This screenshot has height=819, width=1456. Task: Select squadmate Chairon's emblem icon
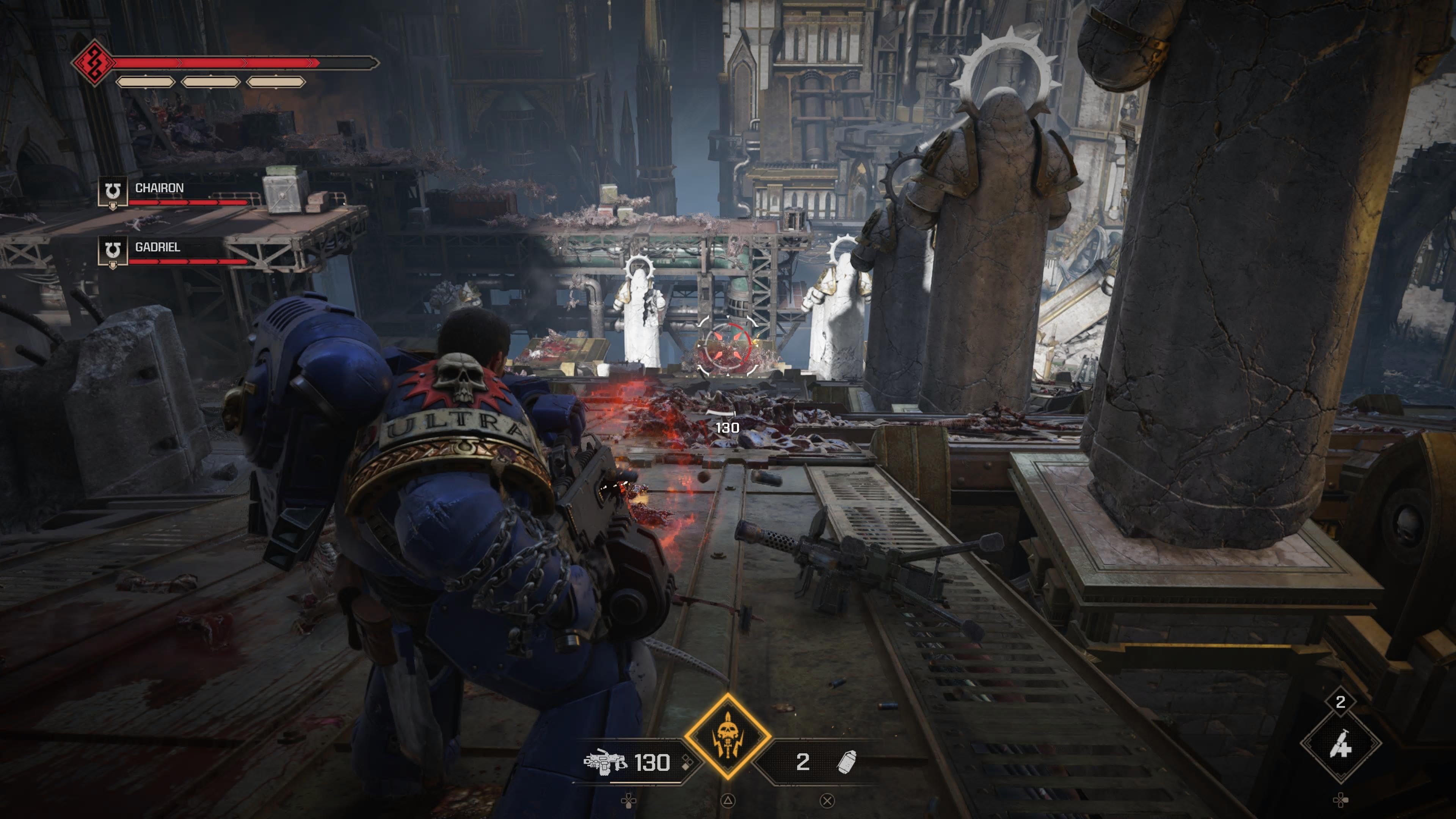pyautogui.click(x=113, y=191)
